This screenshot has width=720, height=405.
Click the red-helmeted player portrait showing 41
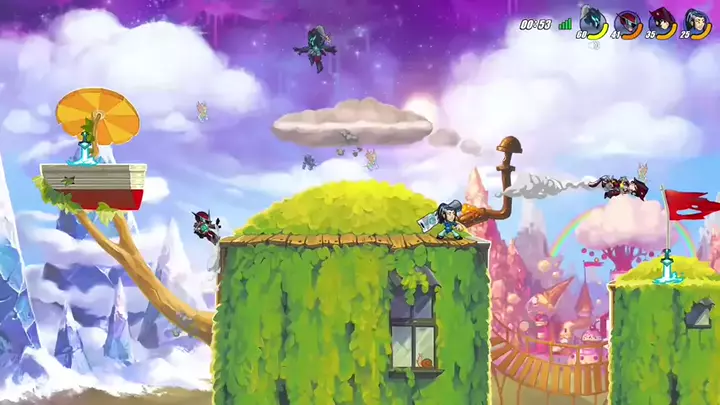coord(626,21)
